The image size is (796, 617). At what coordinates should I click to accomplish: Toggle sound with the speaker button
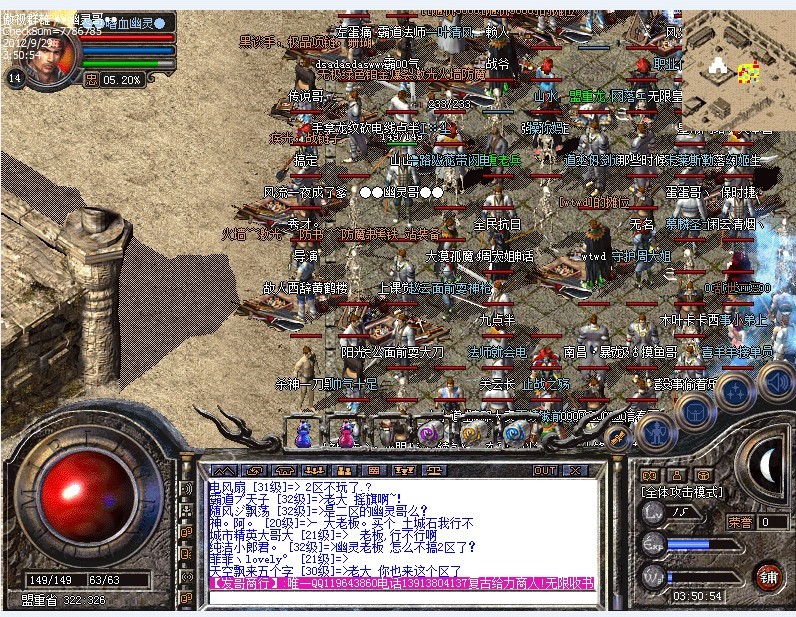coord(776,381)
